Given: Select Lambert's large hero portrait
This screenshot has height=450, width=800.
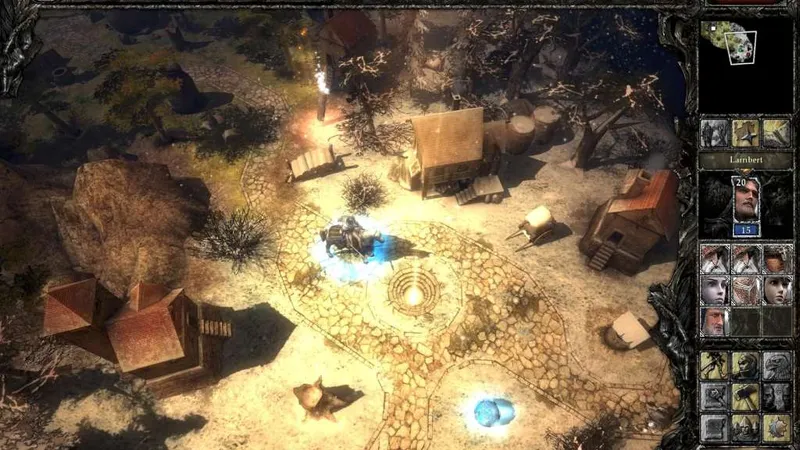Looking at the screenshot, I should (743, 203).
